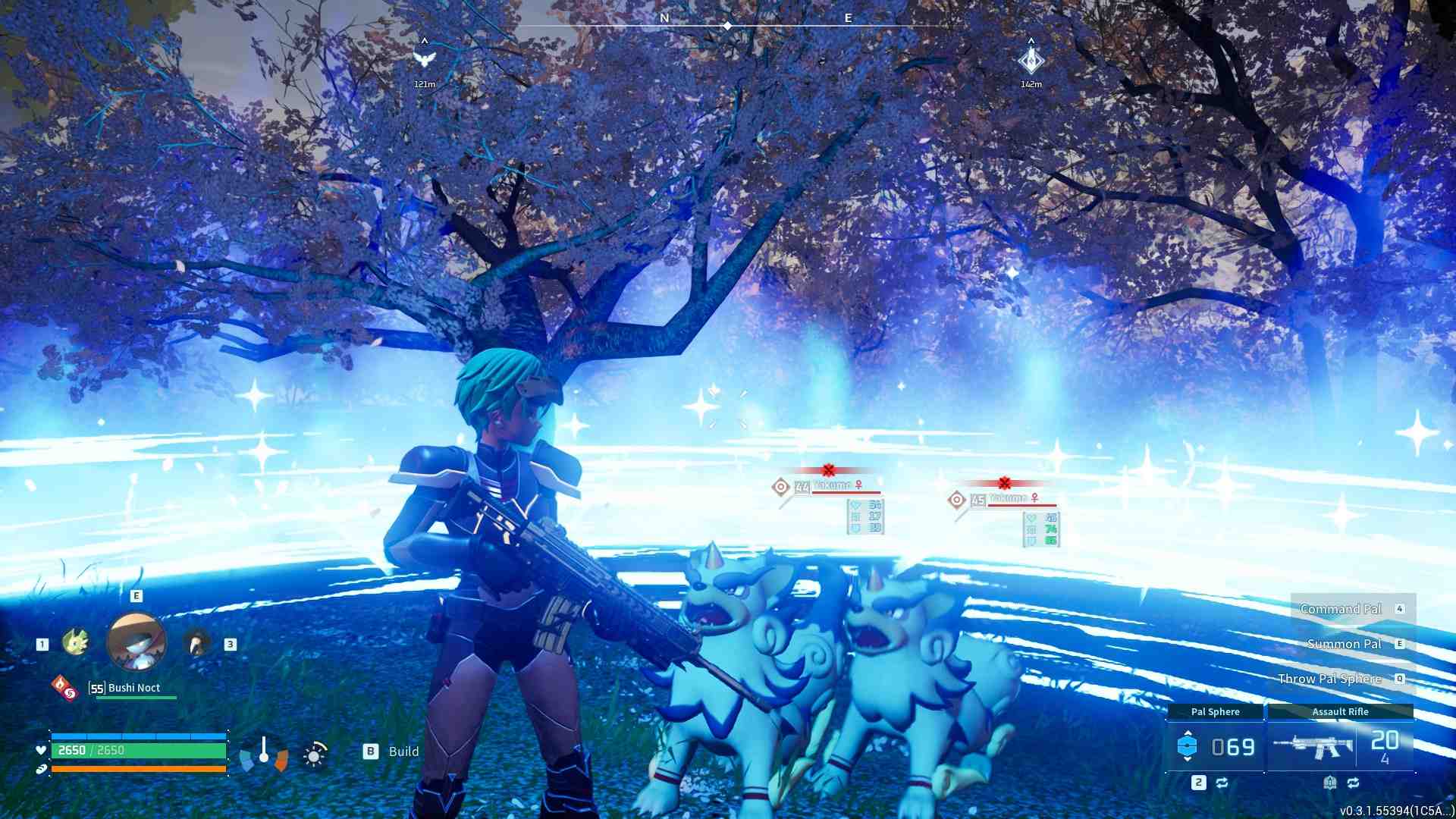Choose Summon Pal from the action list
The height and width of the screenshot is (819, 1456).
[1342, 643]
